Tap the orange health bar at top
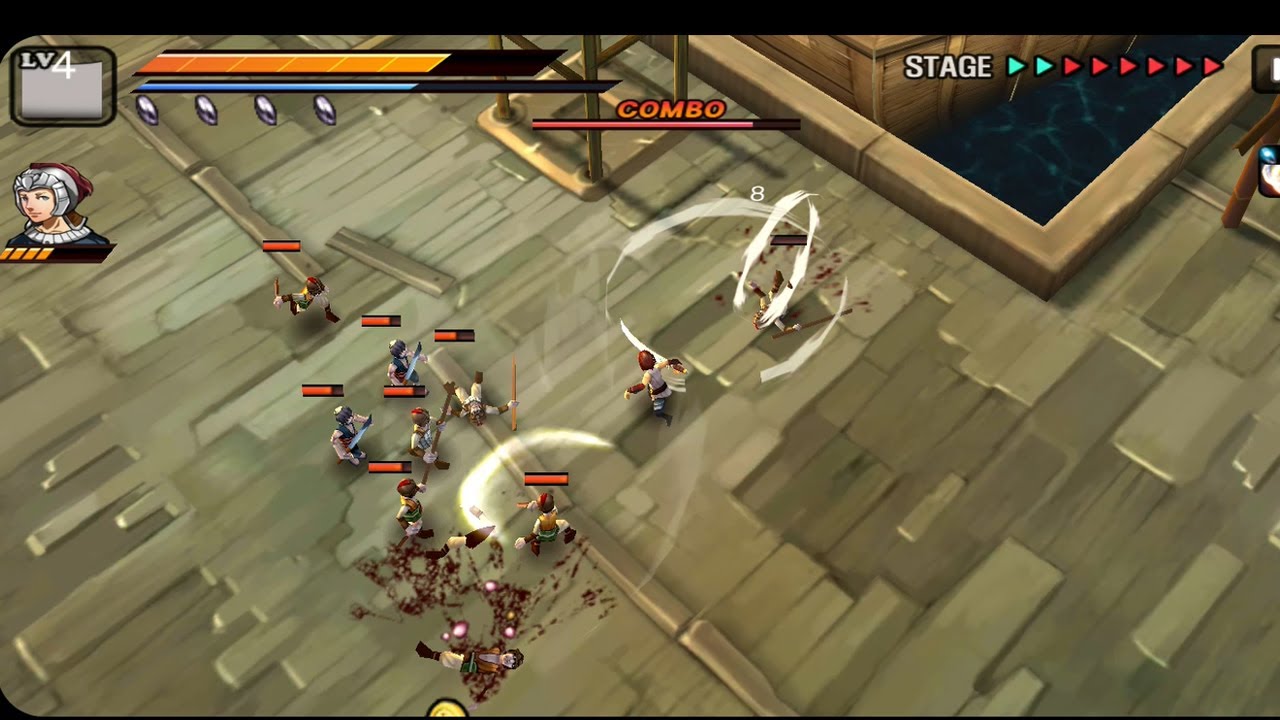Screen dimensions: 1280x720 click(290, 62)
